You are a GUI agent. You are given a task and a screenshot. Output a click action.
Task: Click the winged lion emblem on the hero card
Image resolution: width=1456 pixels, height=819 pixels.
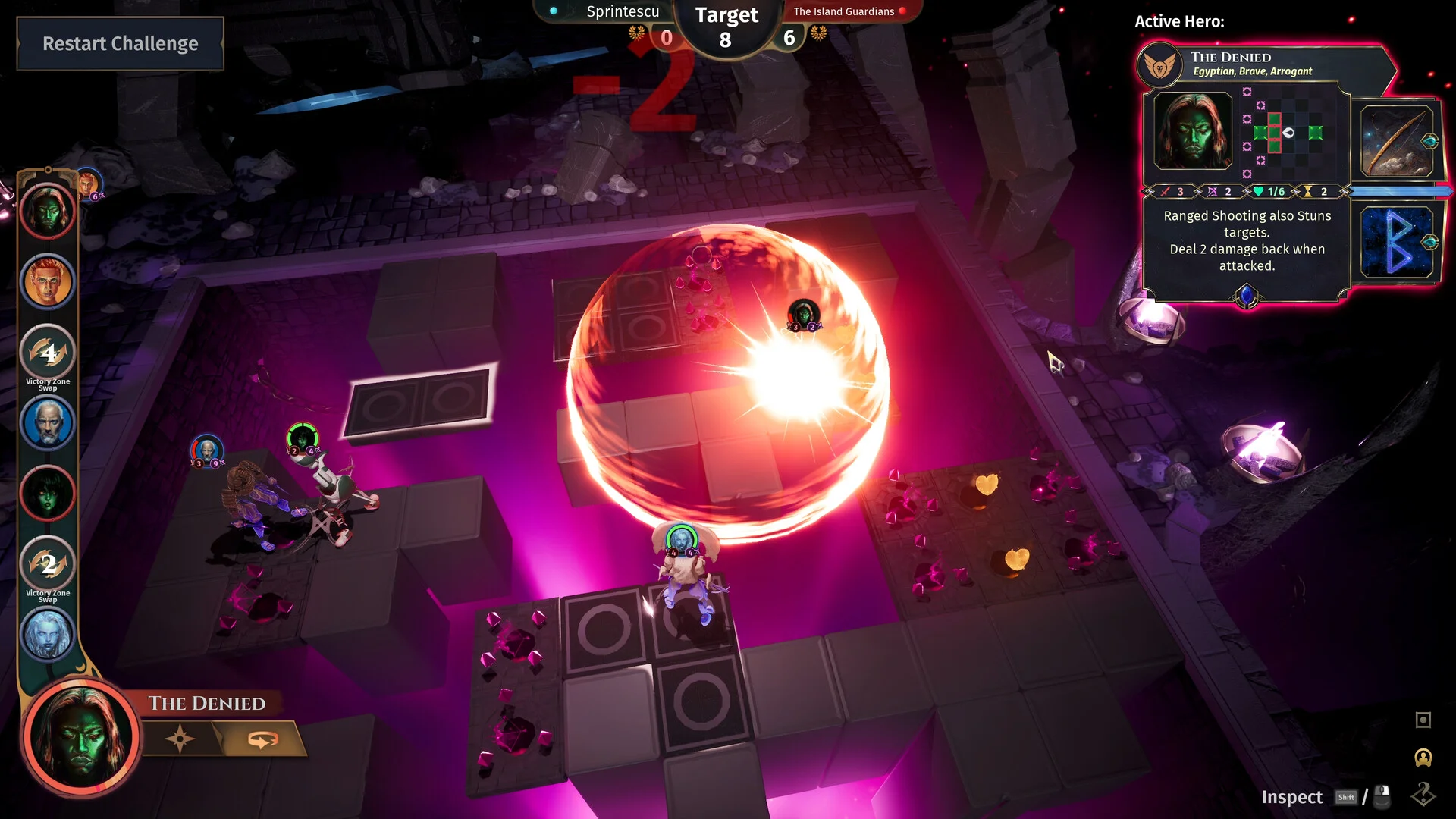[x=1159, y=66]
